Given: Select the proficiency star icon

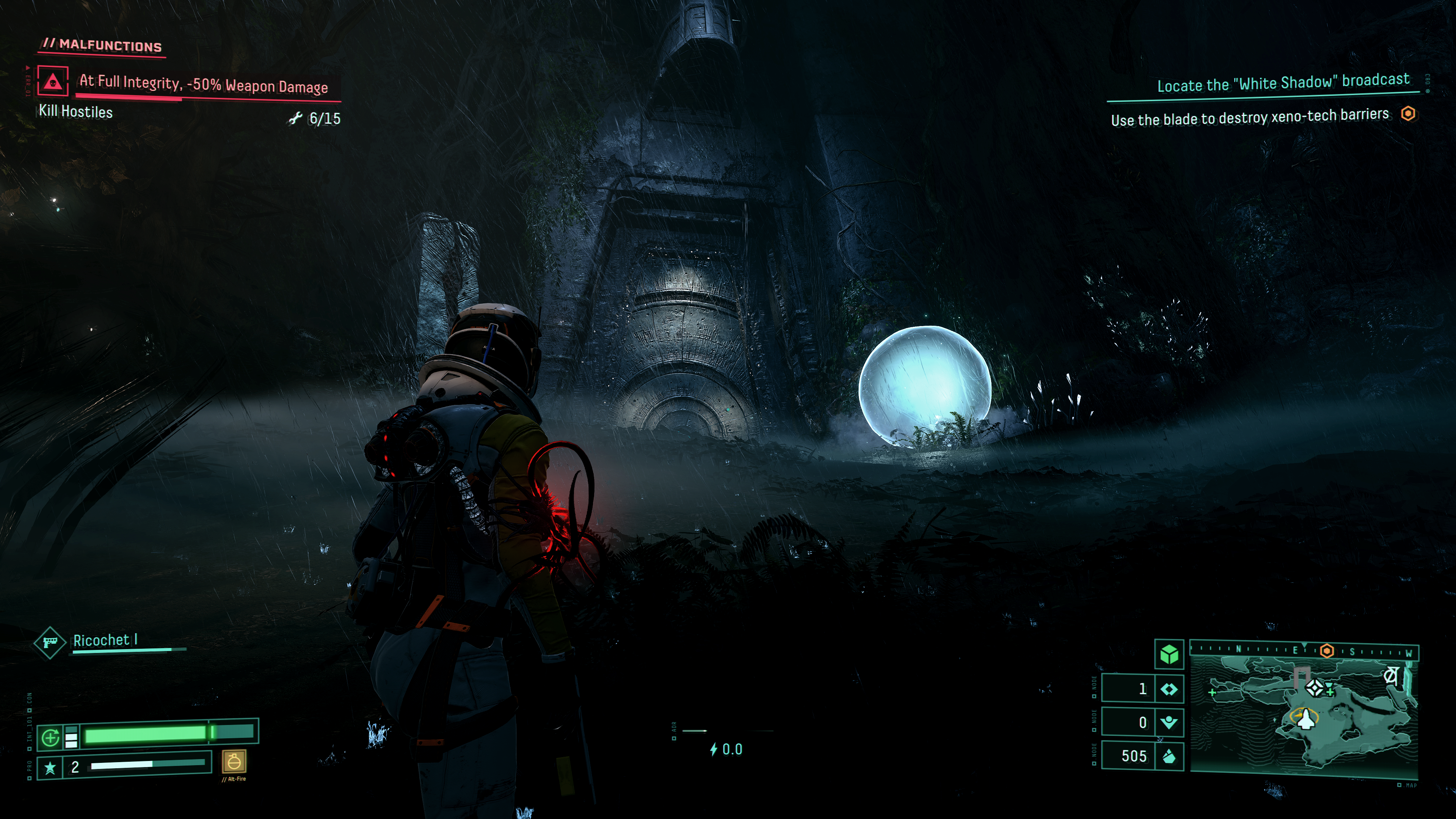Looking at the screenshot, I should click(50, 767).
